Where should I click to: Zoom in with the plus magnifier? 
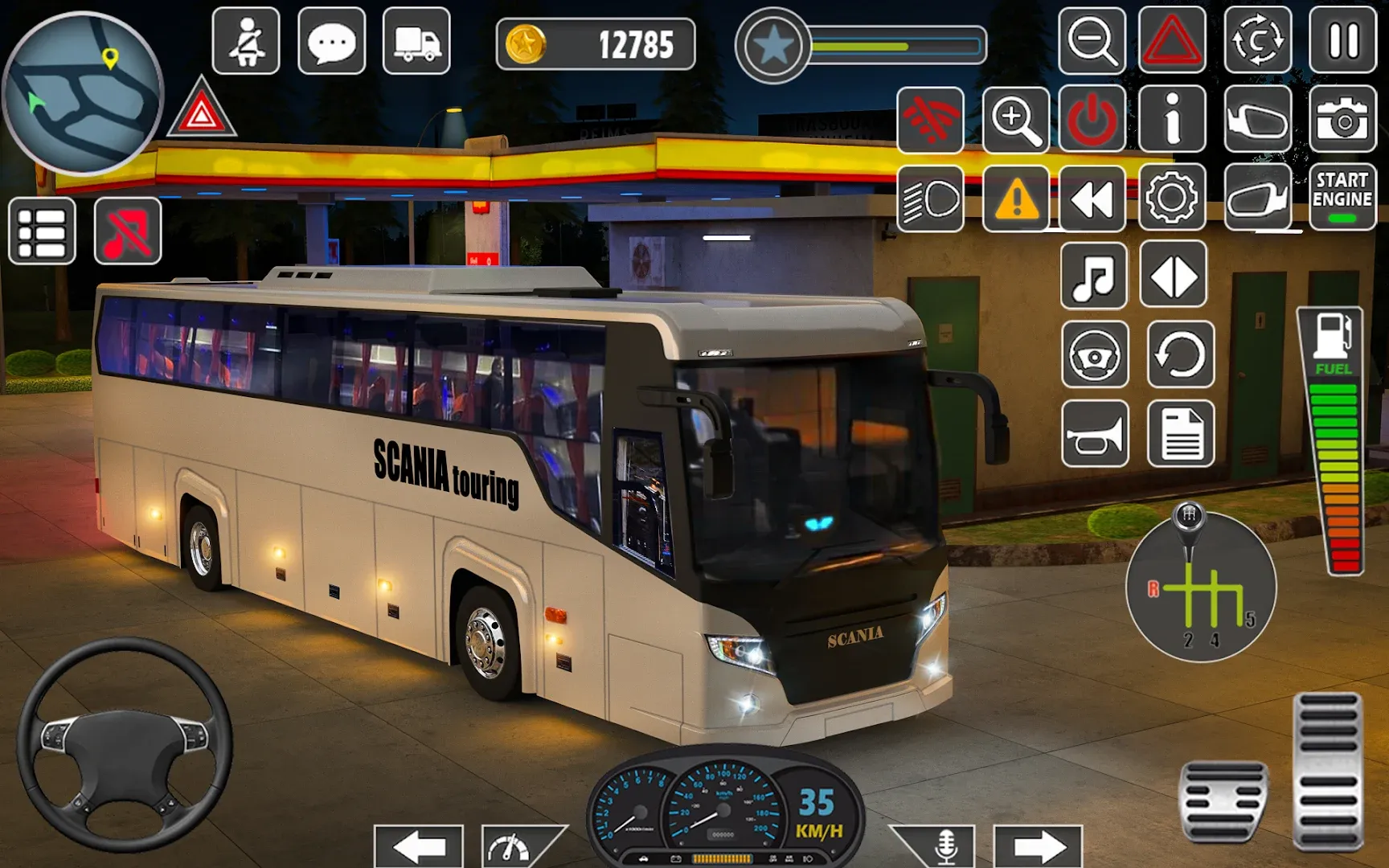pos(1016,120)
